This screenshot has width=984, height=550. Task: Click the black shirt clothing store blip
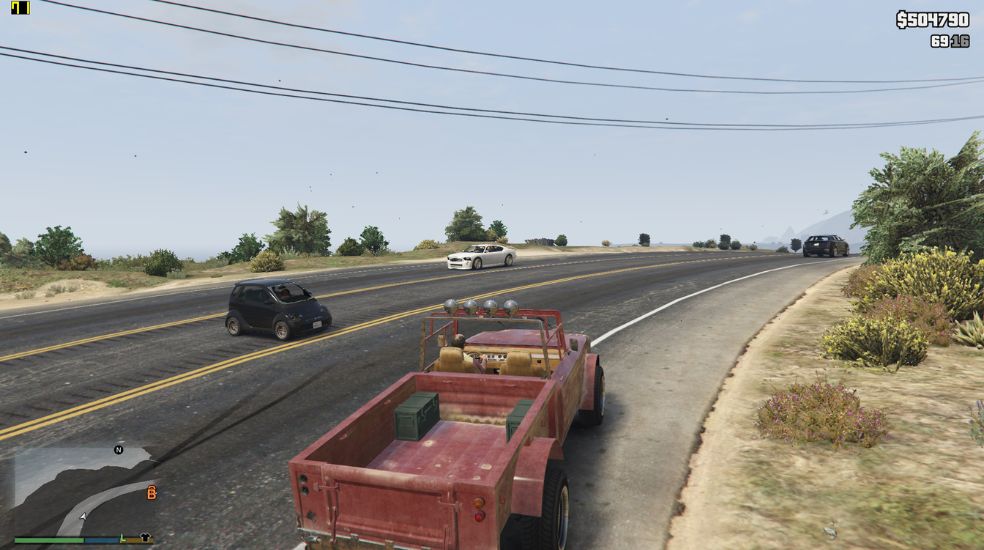click(145, 537)
